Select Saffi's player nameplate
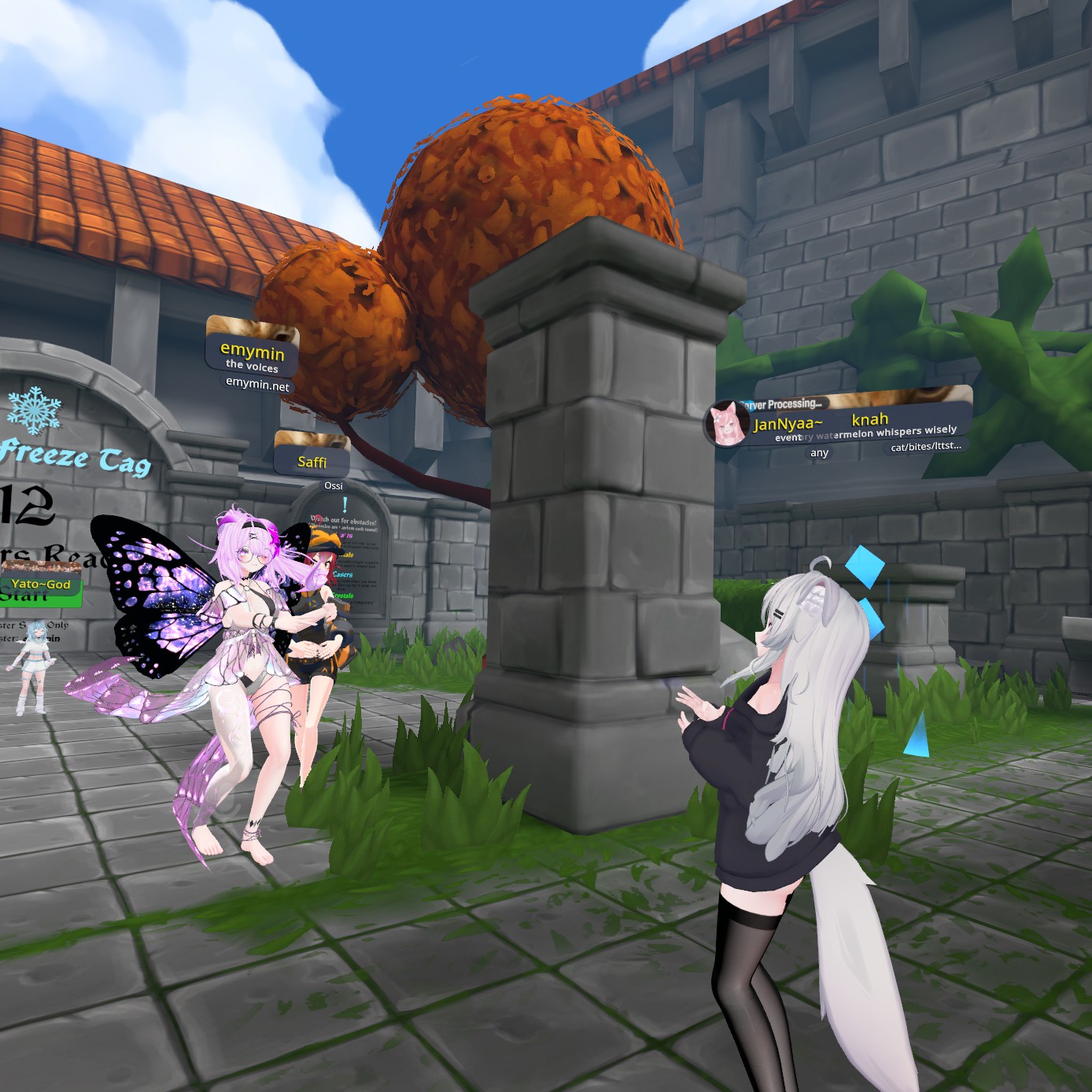 (x=312, y=462)
